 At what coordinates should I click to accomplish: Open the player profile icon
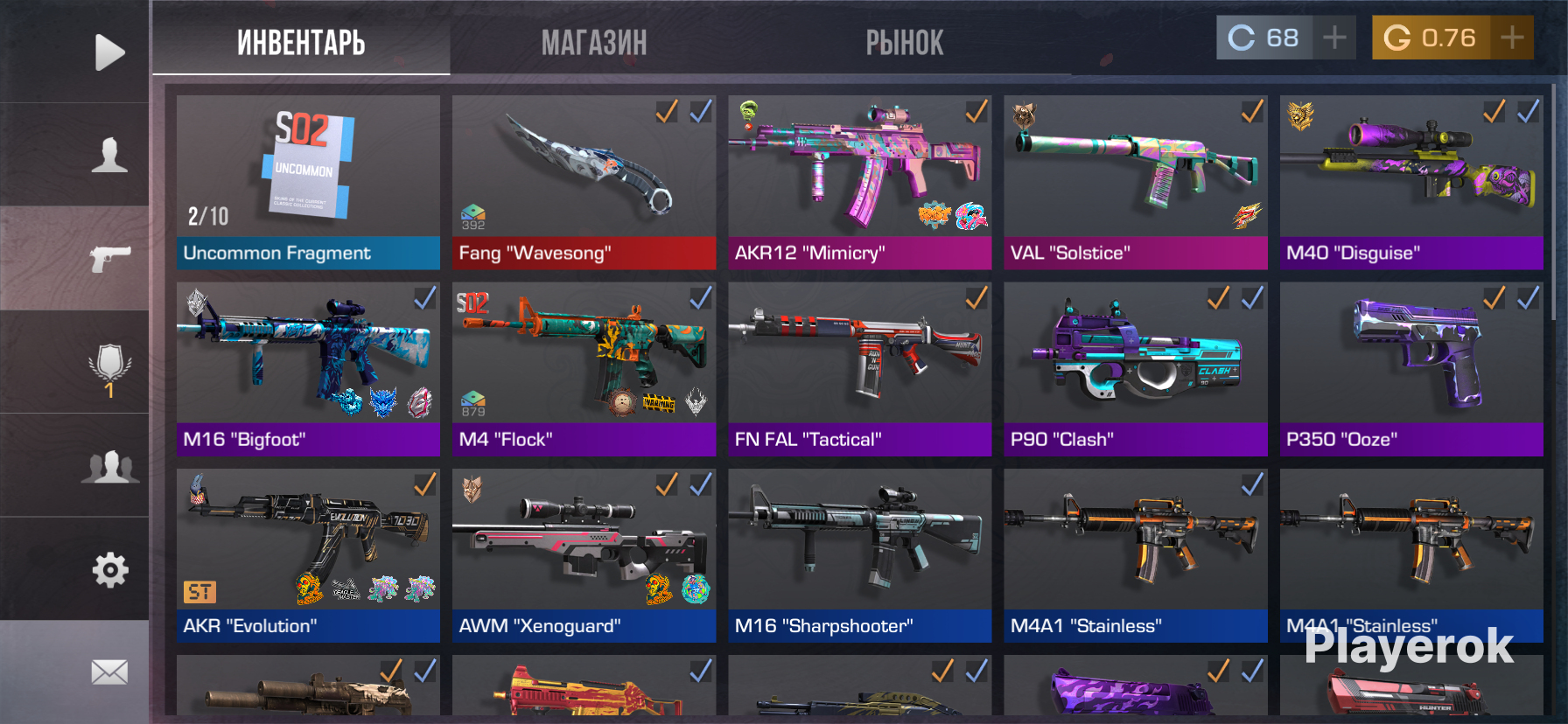pyautogui.click(x=109, y=155)
